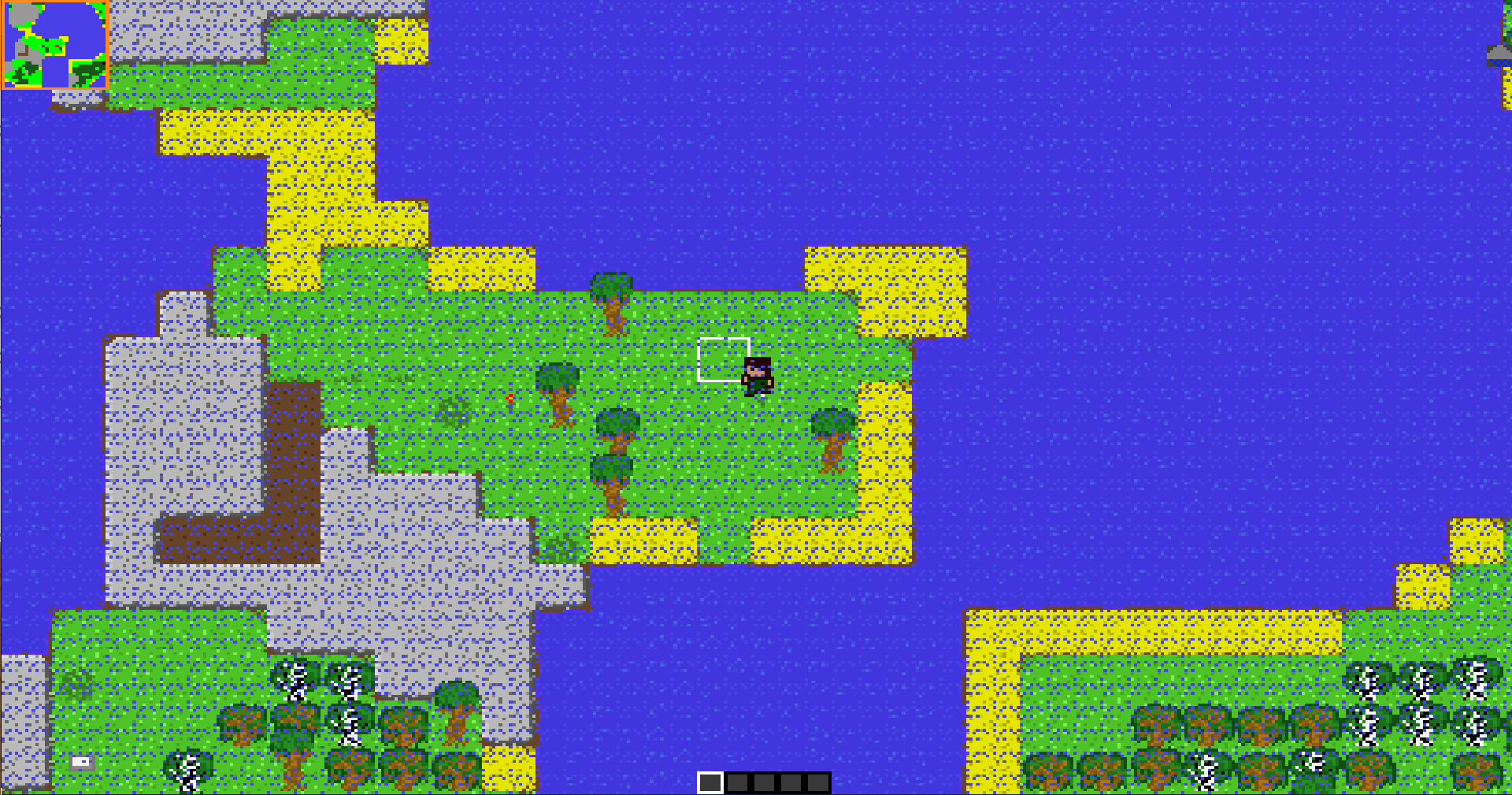Select the first hotbar slot

[x=711, y=781]
